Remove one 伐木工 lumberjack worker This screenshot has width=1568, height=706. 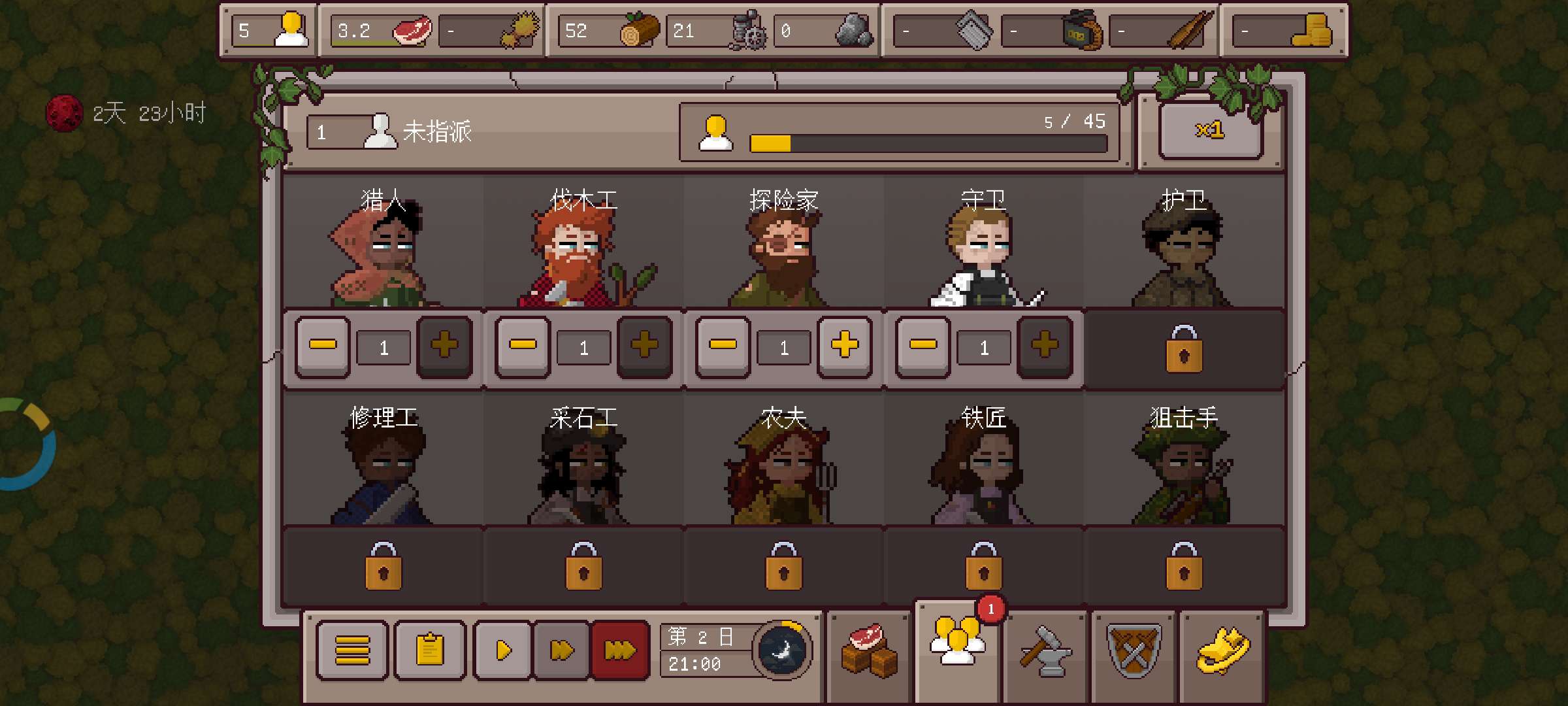(523, 346)
